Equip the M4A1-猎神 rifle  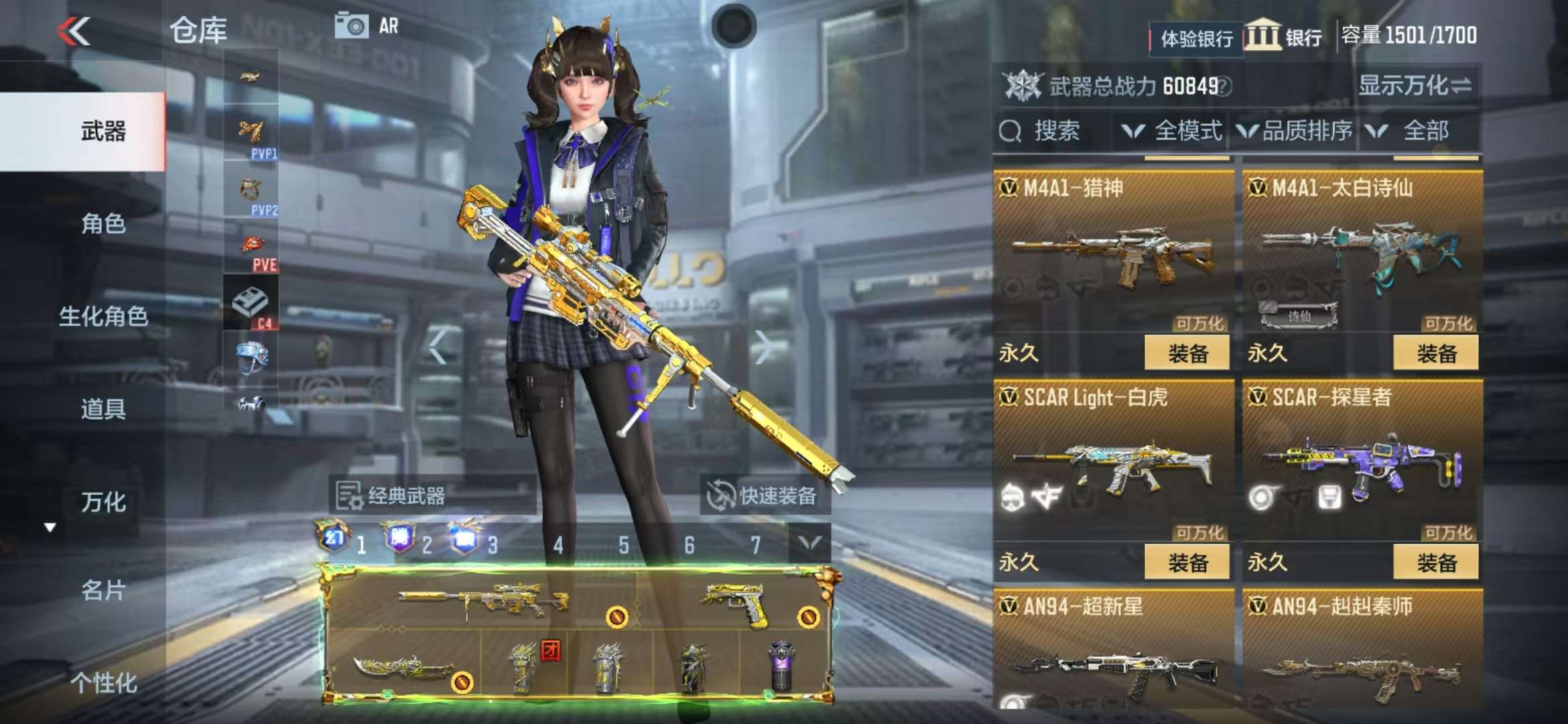[1187, 353]
